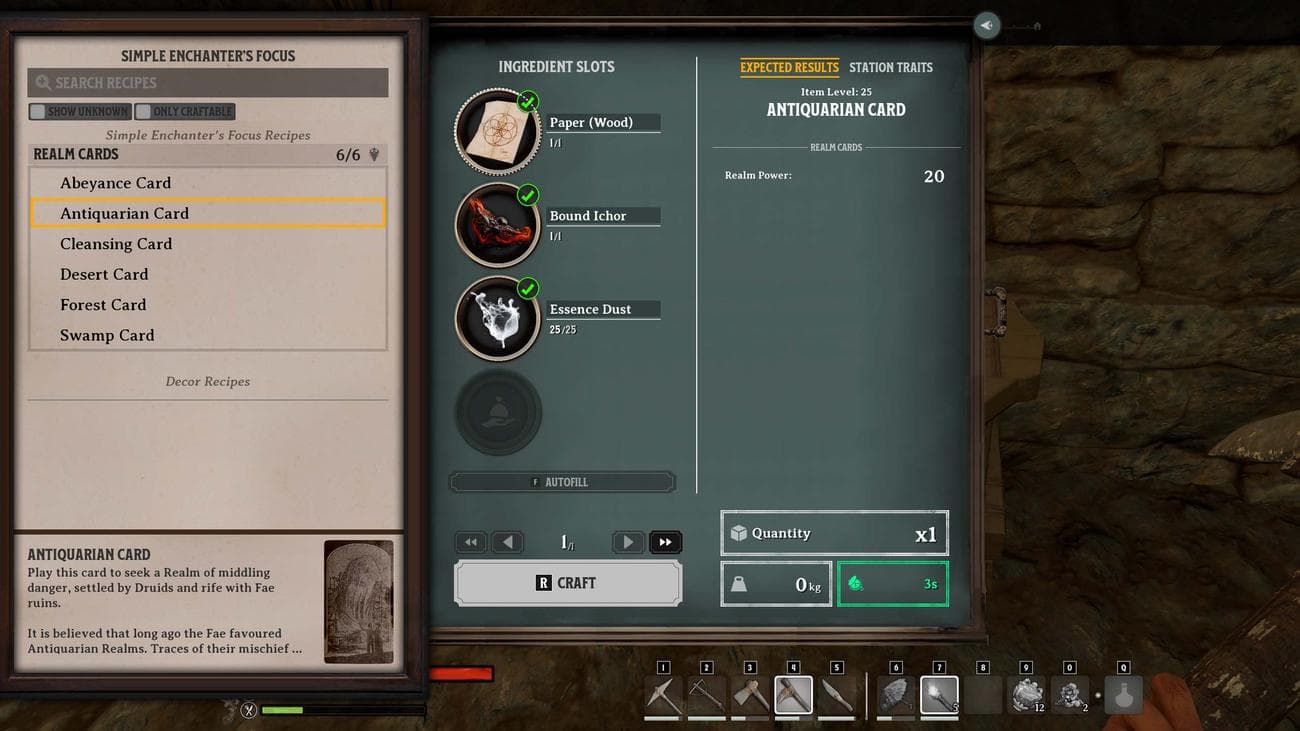Select the torch in hotbar slot 7

click(938, 695)
